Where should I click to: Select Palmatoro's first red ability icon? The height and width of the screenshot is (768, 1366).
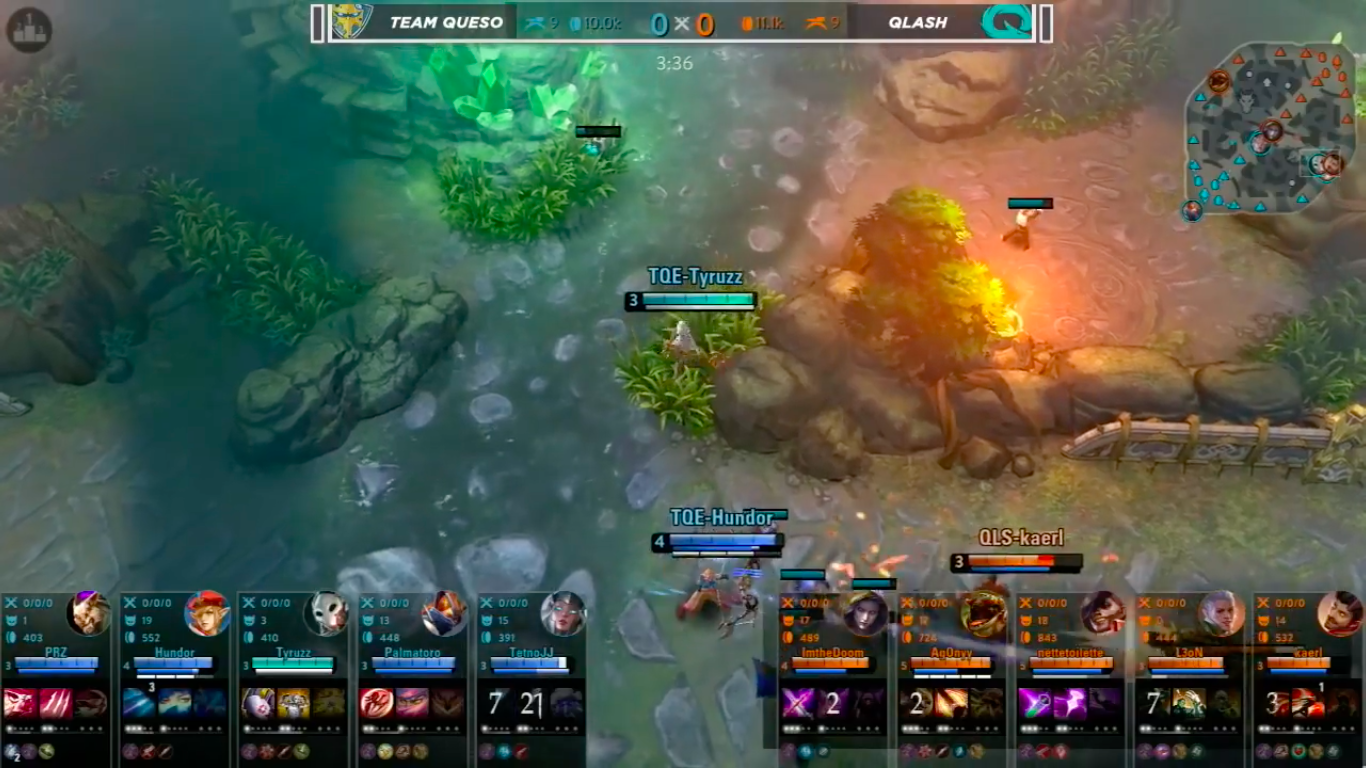[x=376, y=703]
